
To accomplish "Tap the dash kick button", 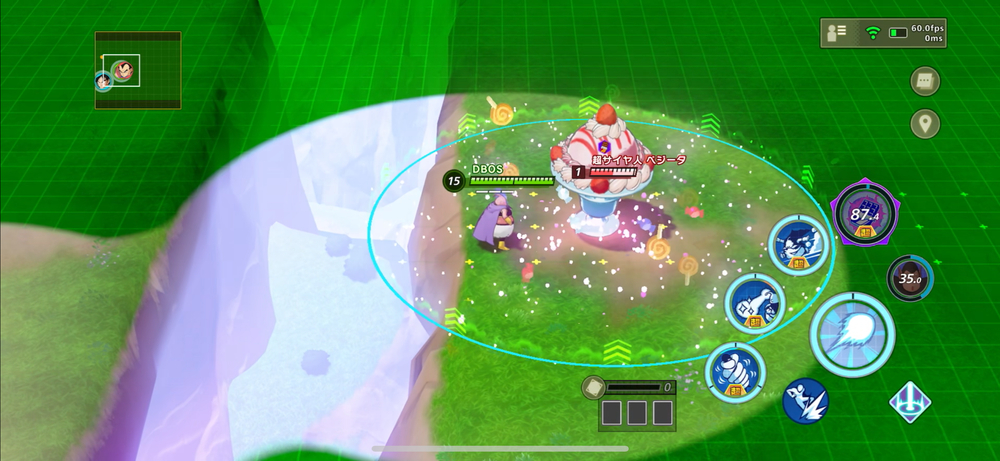I will [806, 401].
